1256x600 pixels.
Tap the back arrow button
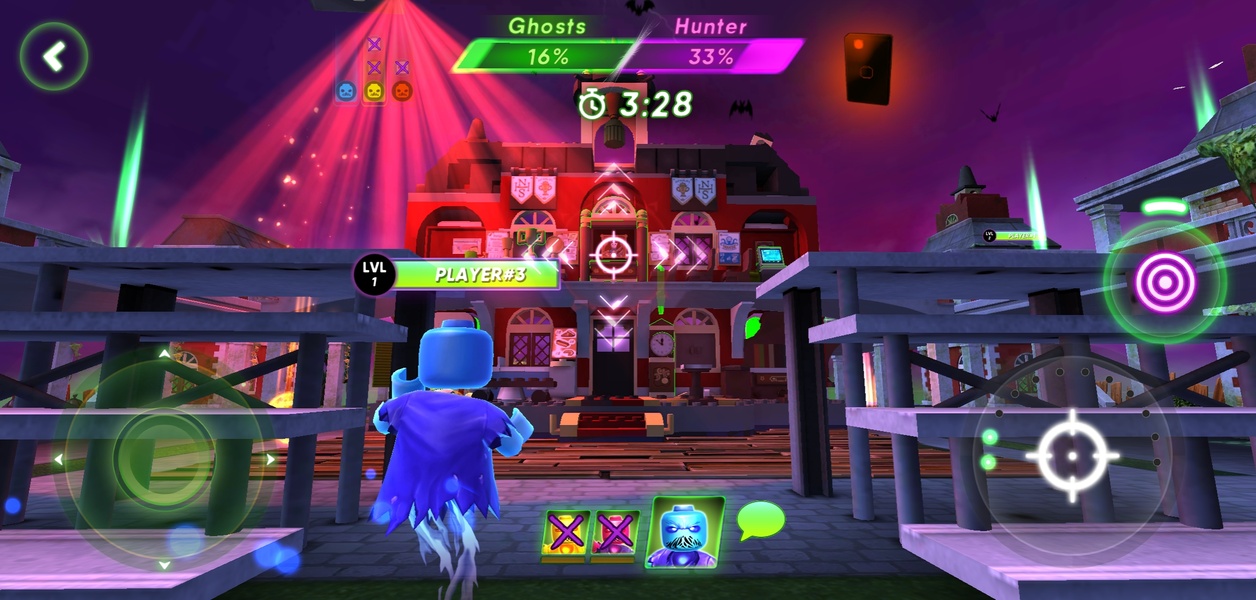54,57
